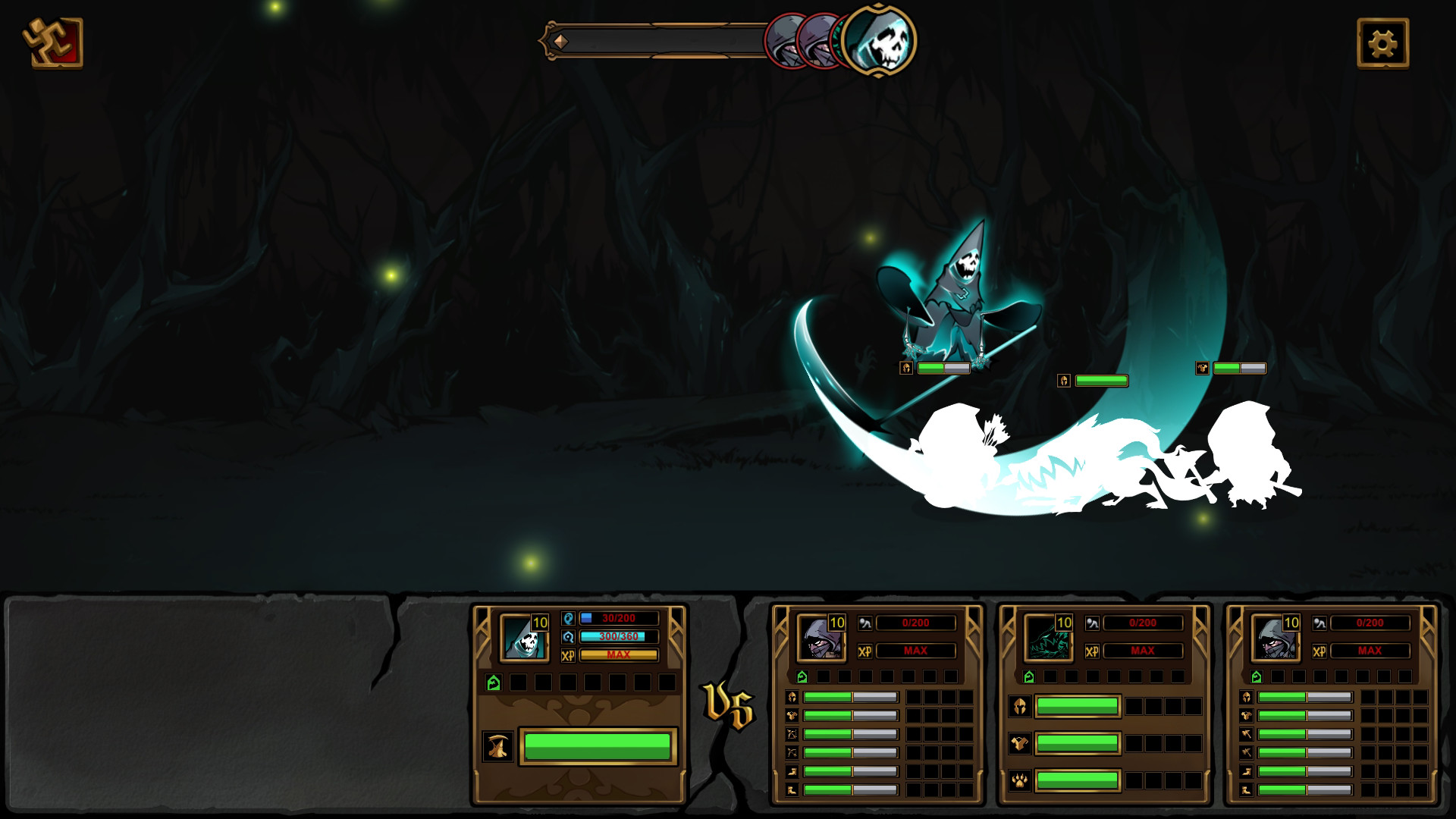The image size is (1456, 819).
Task: Toggle the green perk badge on the reaper panel
Action: coord(494,682)
